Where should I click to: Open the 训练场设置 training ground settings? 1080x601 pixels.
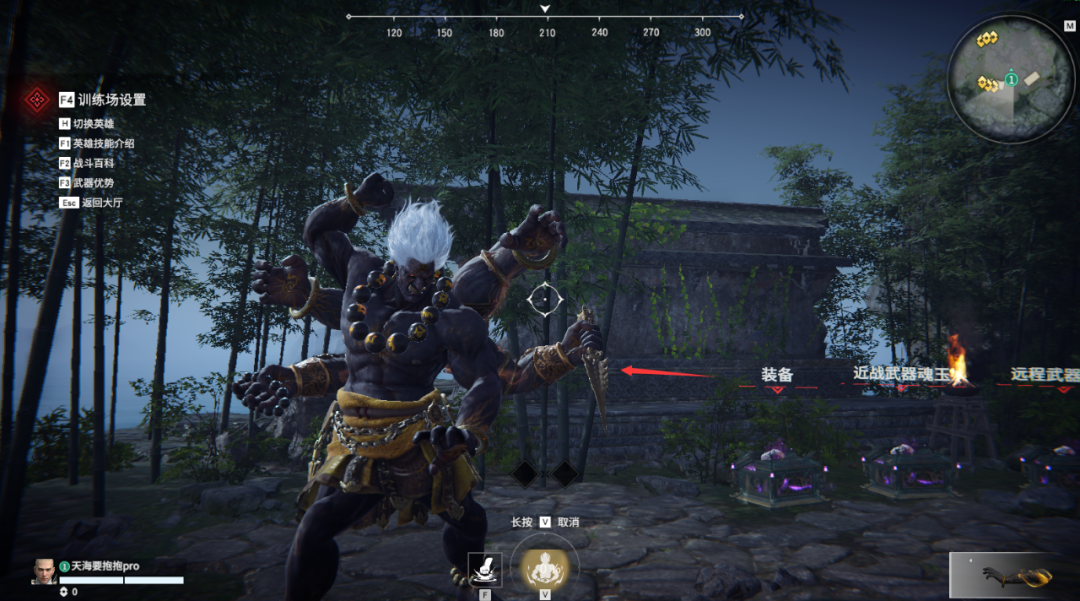(111, 100)
